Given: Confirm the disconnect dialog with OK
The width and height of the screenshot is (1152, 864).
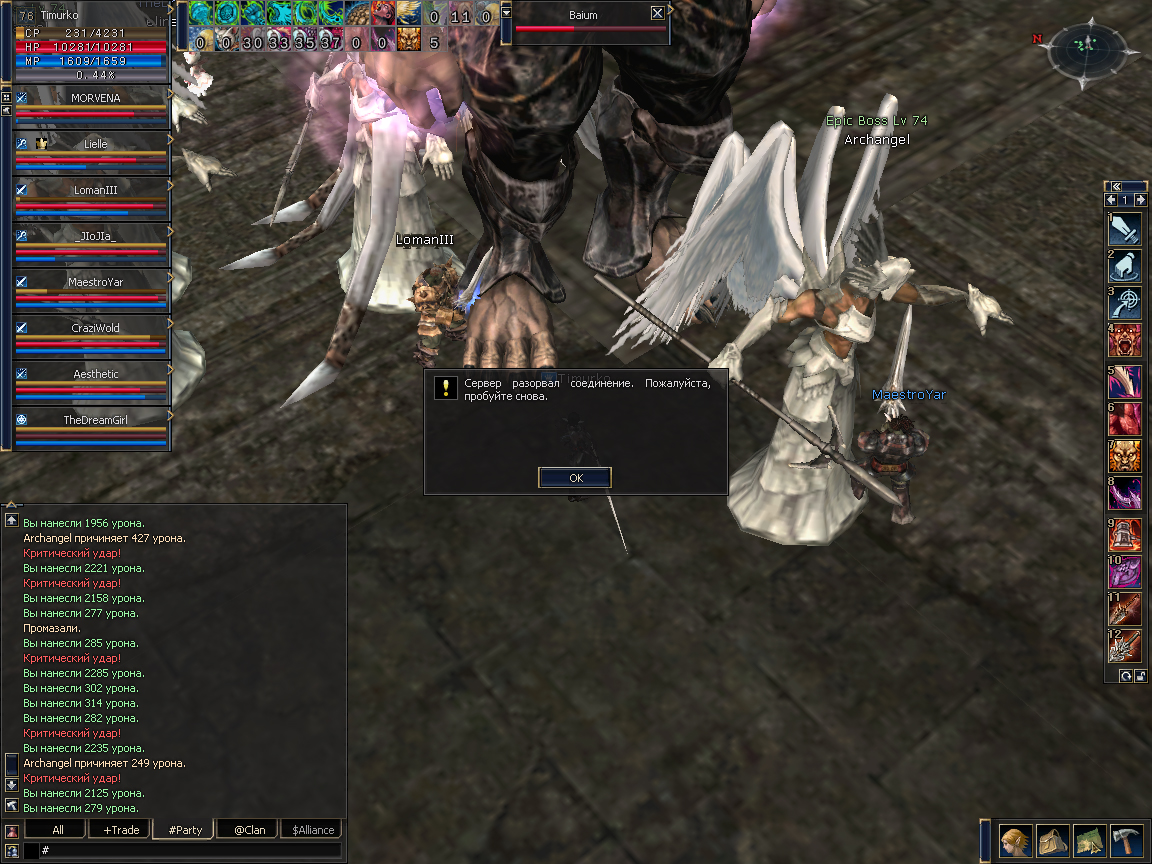Looking at the screenshot, I should pyautogui.click(x=575, y=478).
